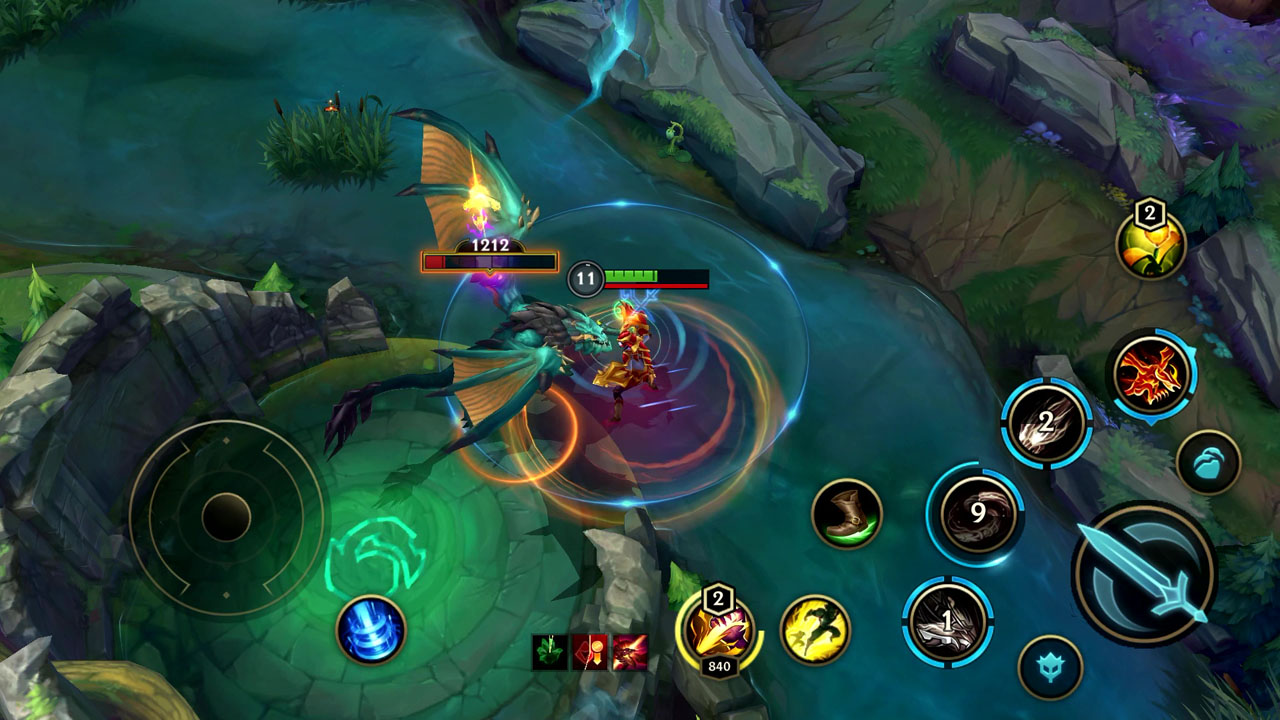Use the plant trinket with 2 charges
The image size is (1280, 720).
[1151, 244]
